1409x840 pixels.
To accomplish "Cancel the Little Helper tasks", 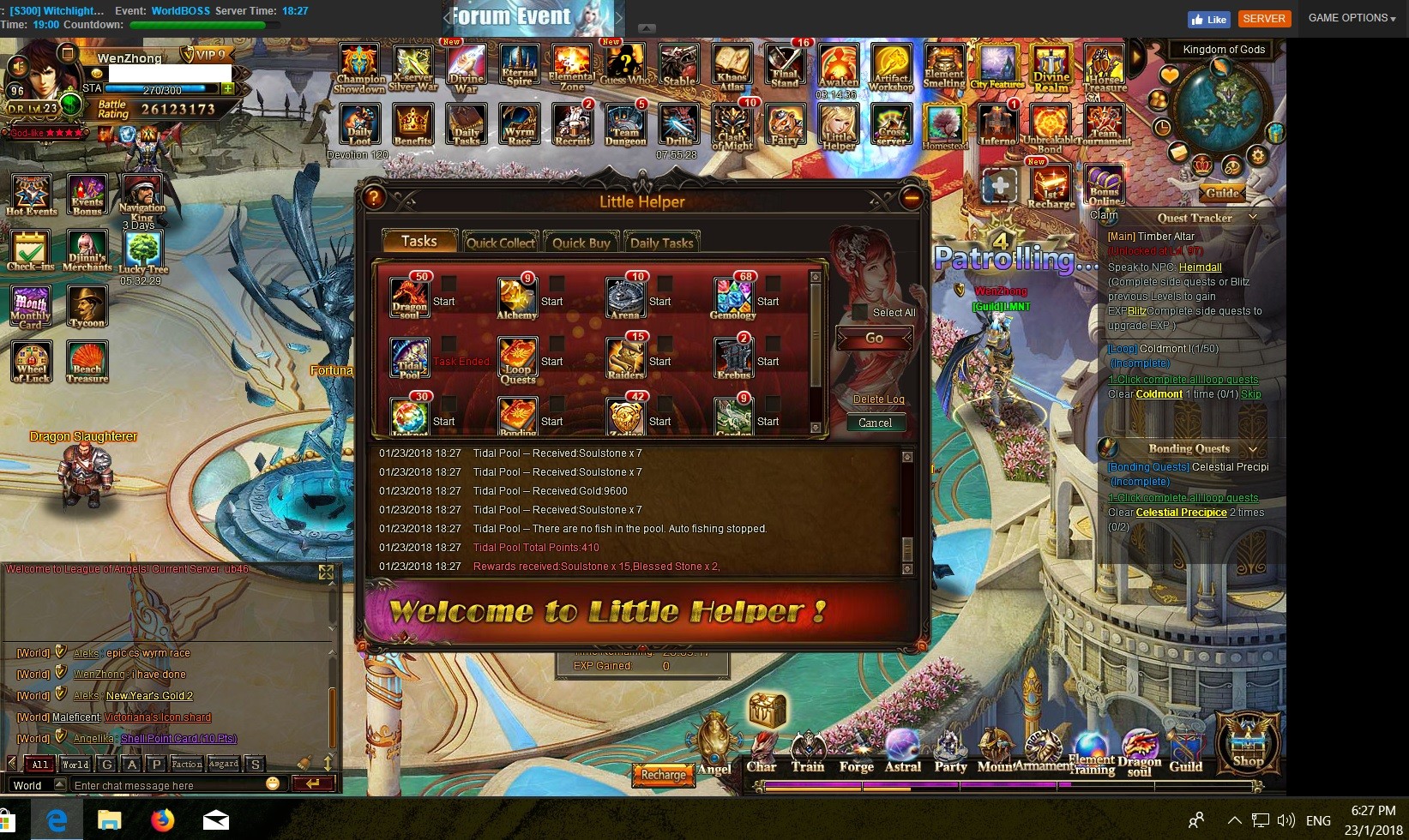I will (875, 423).
